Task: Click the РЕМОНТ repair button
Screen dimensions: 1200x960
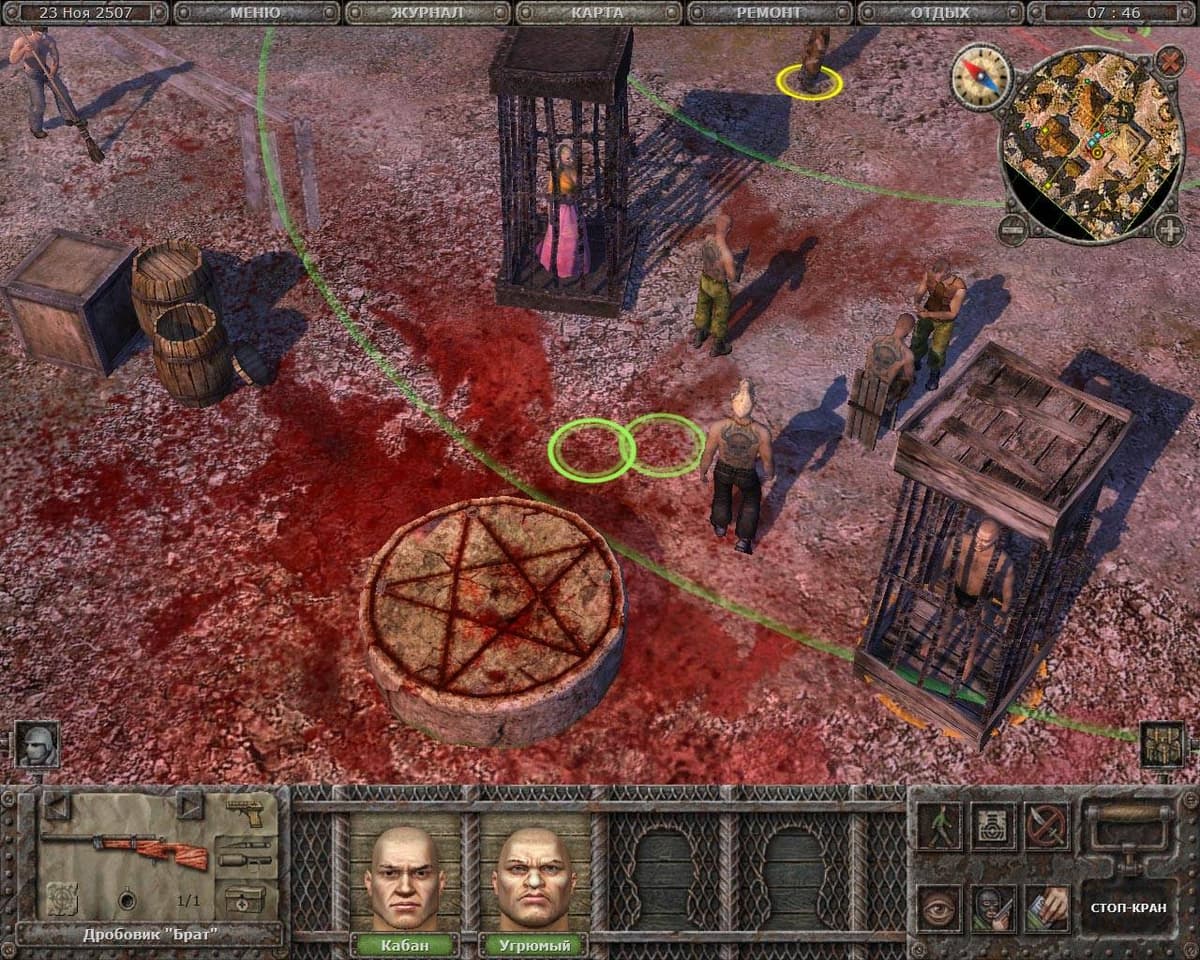Action: pyautogui.click(x=770, y=13)
